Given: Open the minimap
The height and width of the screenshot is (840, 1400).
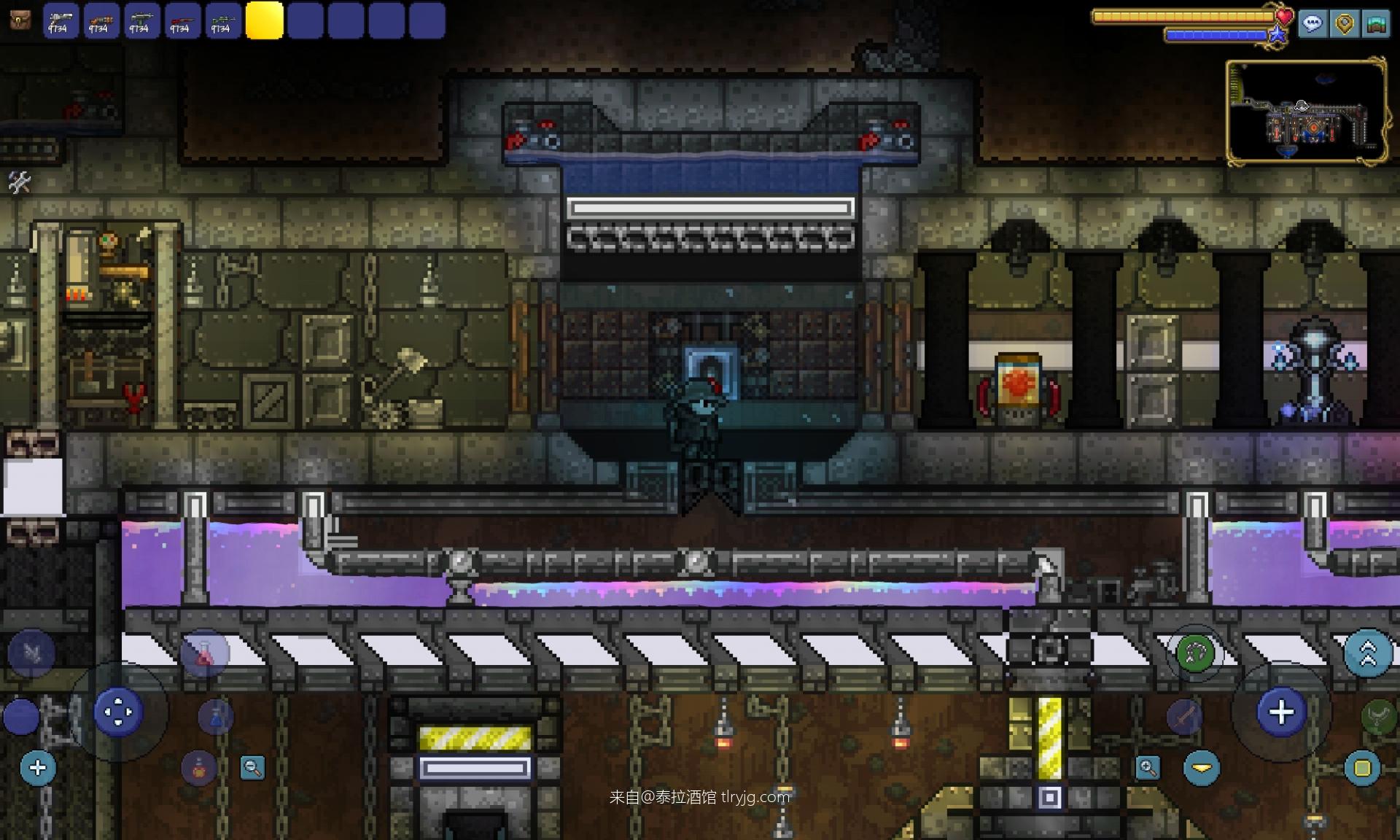Looking at the screenshot, I should 1306,112.
